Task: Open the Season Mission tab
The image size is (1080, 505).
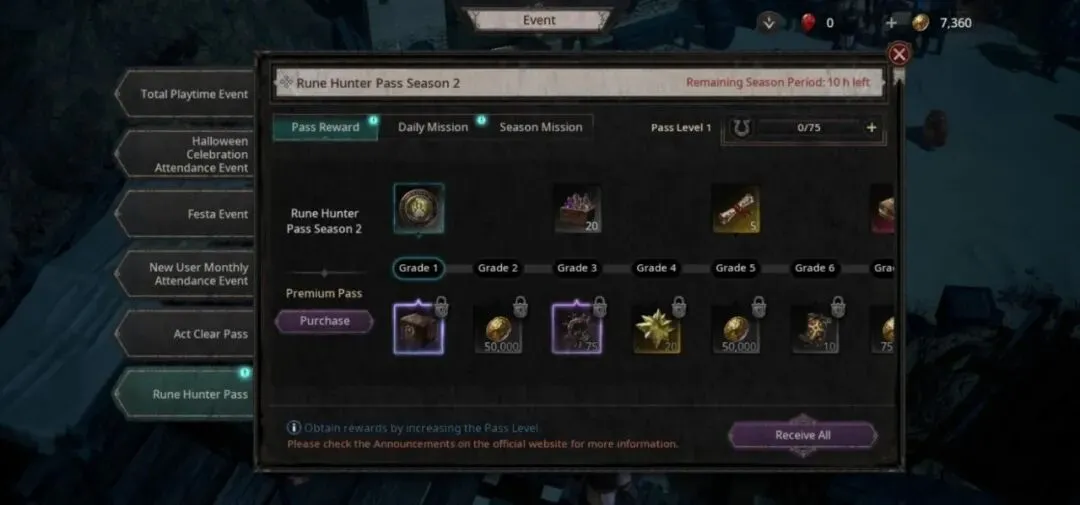Action: pyautogui.click(x=540, y=127)
